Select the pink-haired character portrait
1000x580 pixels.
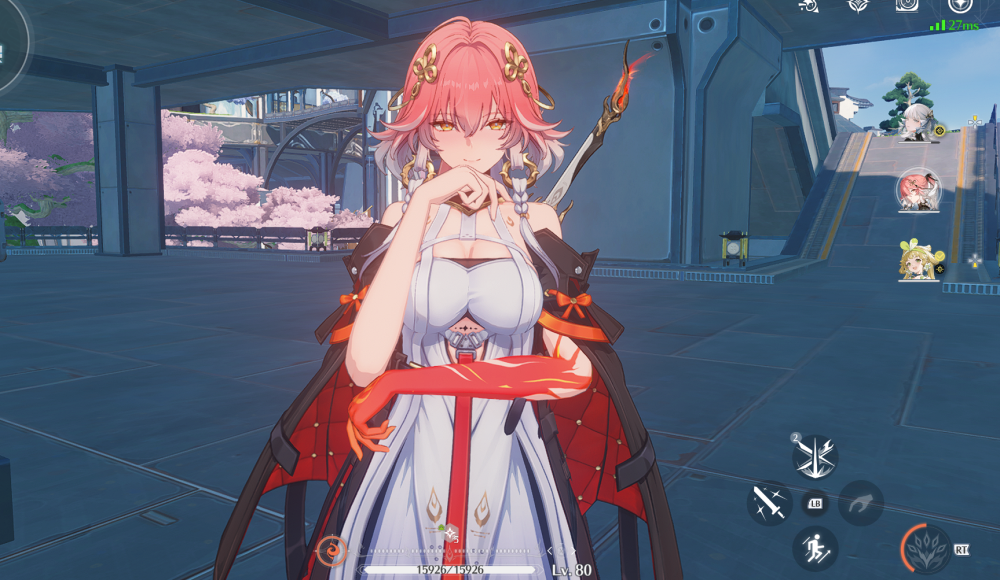918,189
